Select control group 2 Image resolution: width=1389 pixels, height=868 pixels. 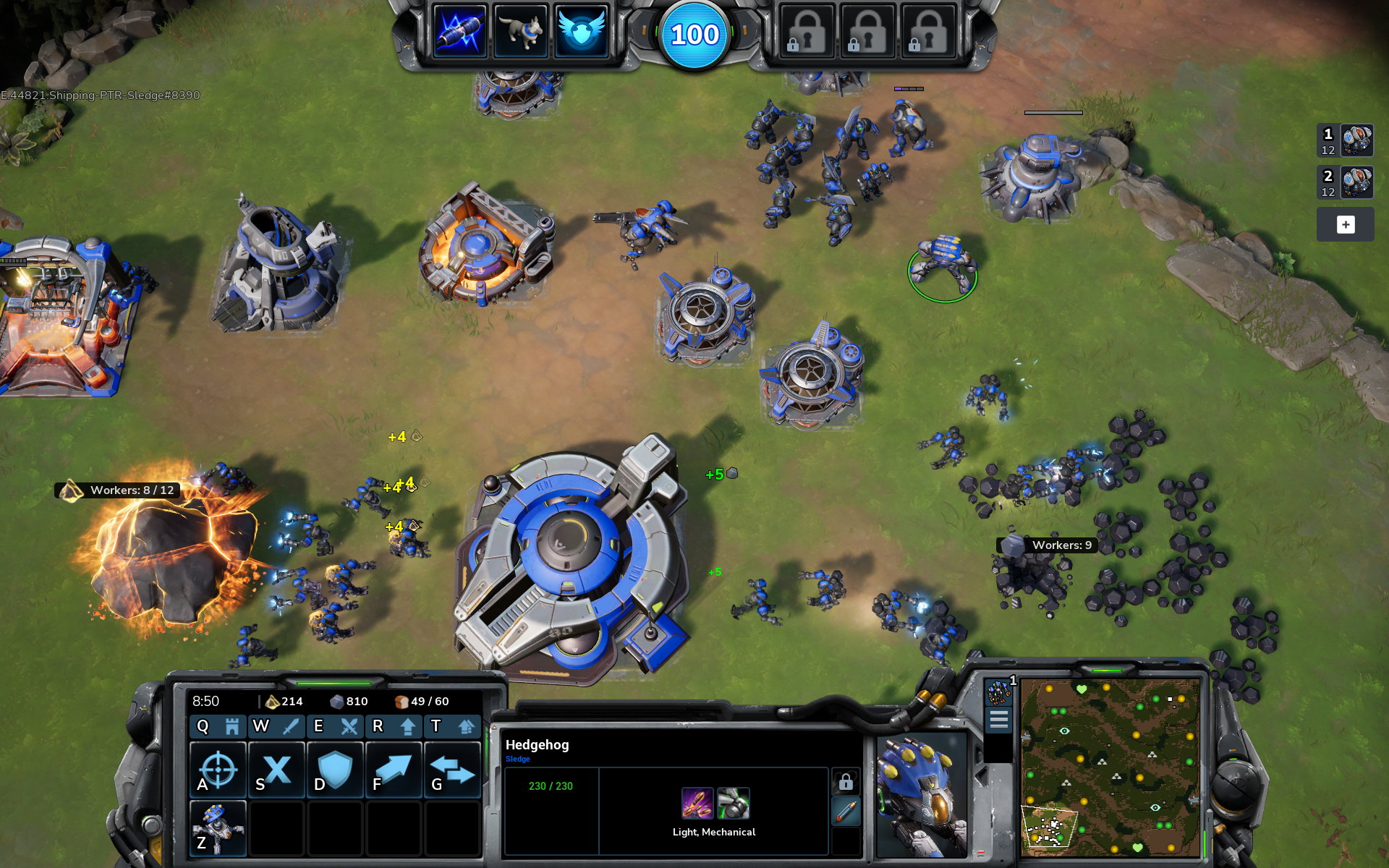pyautogui.click(x=1345, y=182)
